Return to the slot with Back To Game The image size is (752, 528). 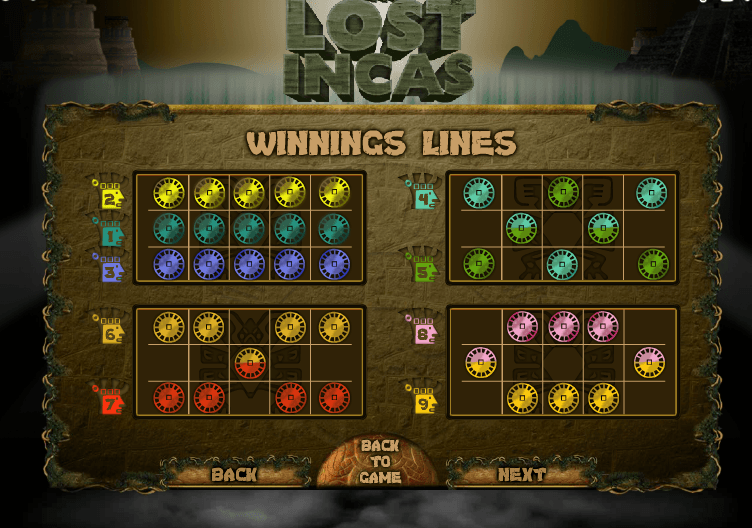(x=380, y=462)
